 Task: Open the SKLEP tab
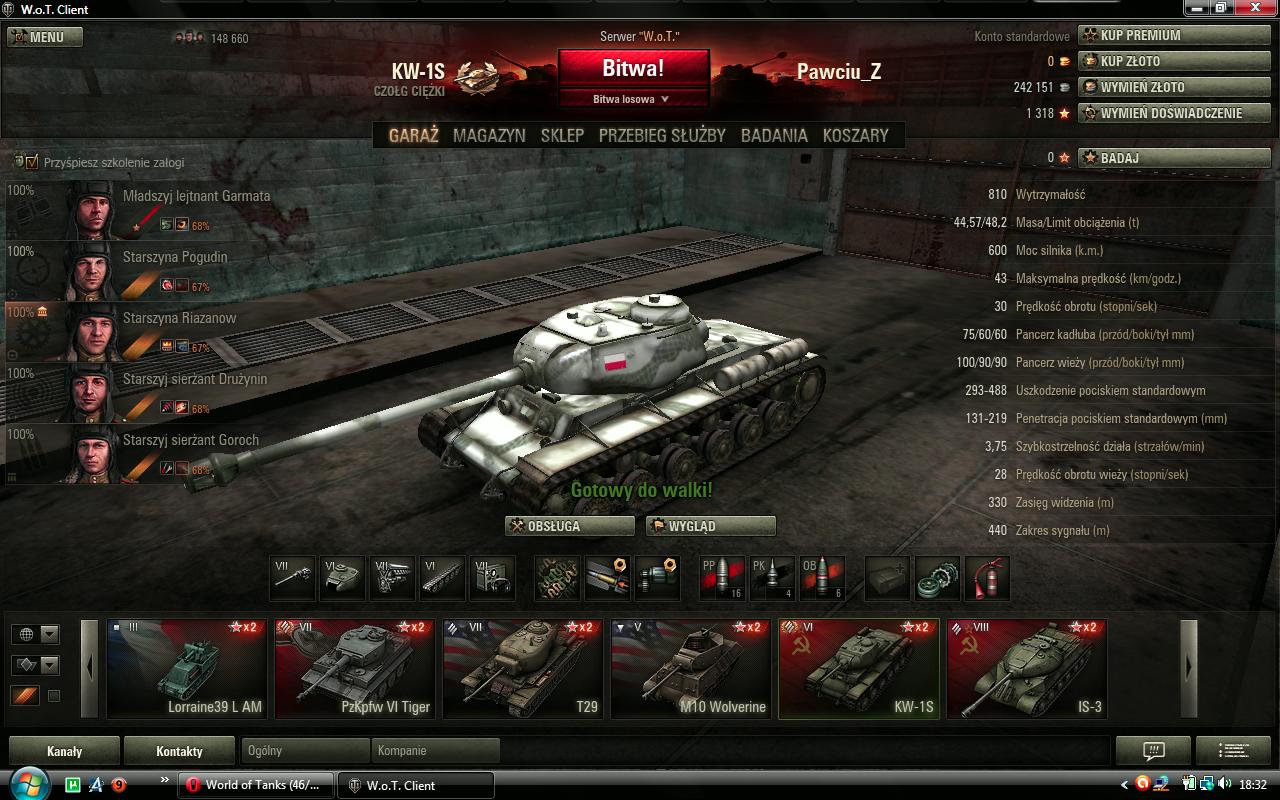tap(562, 135)
